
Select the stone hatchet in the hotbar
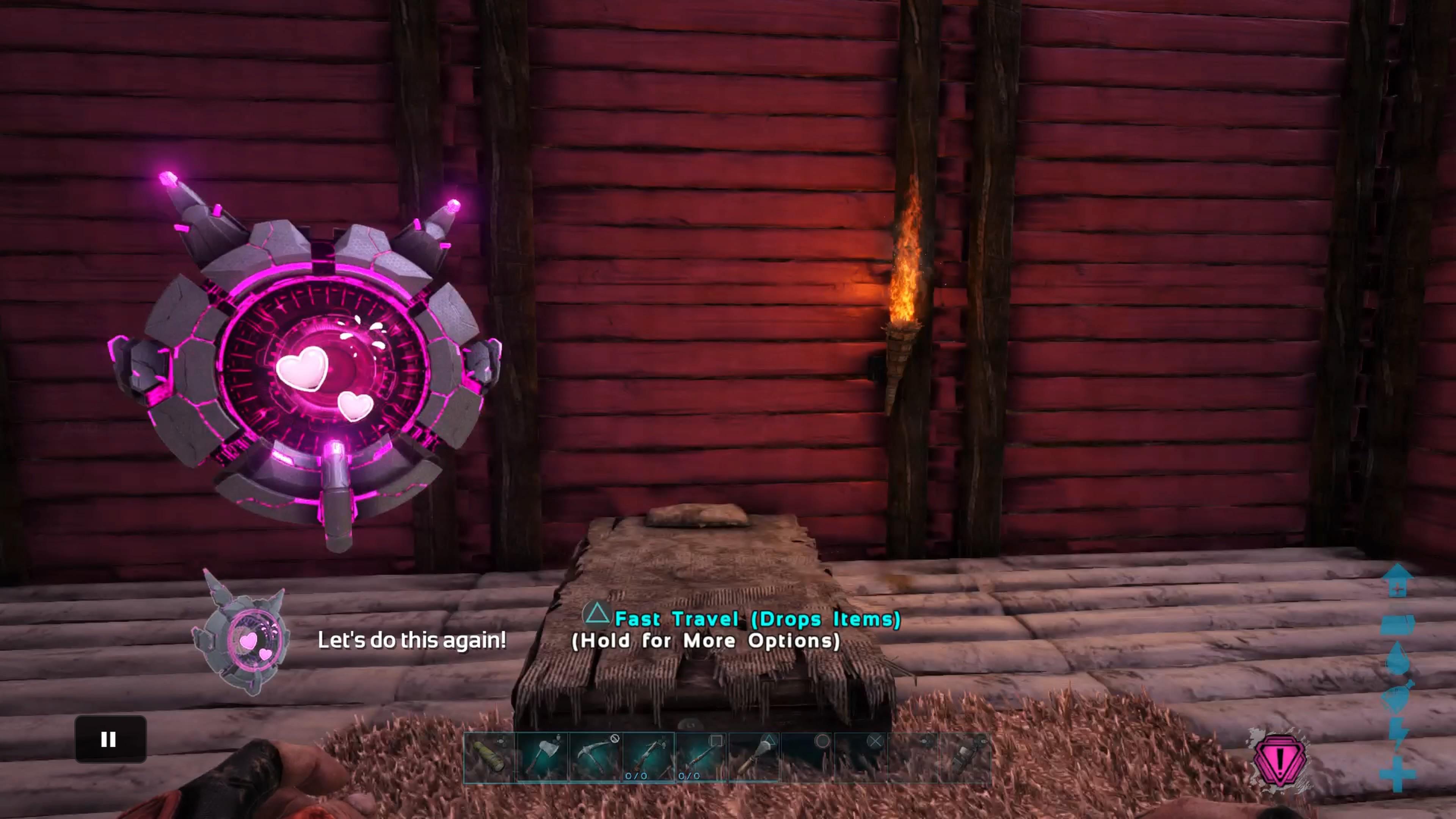(542, 758)
